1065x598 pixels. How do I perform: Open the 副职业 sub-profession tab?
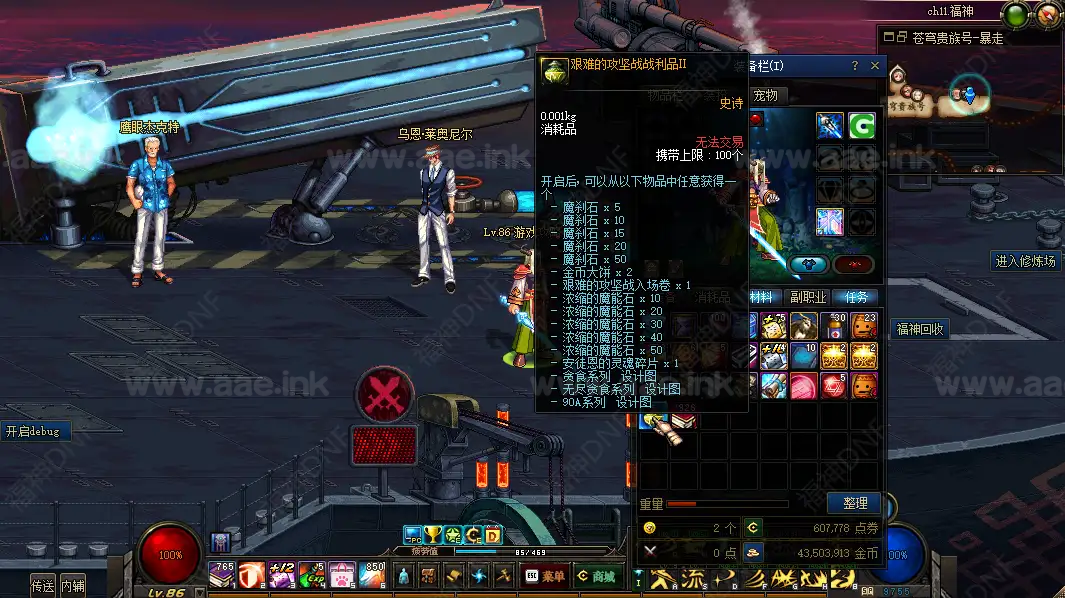pos(810,297)
